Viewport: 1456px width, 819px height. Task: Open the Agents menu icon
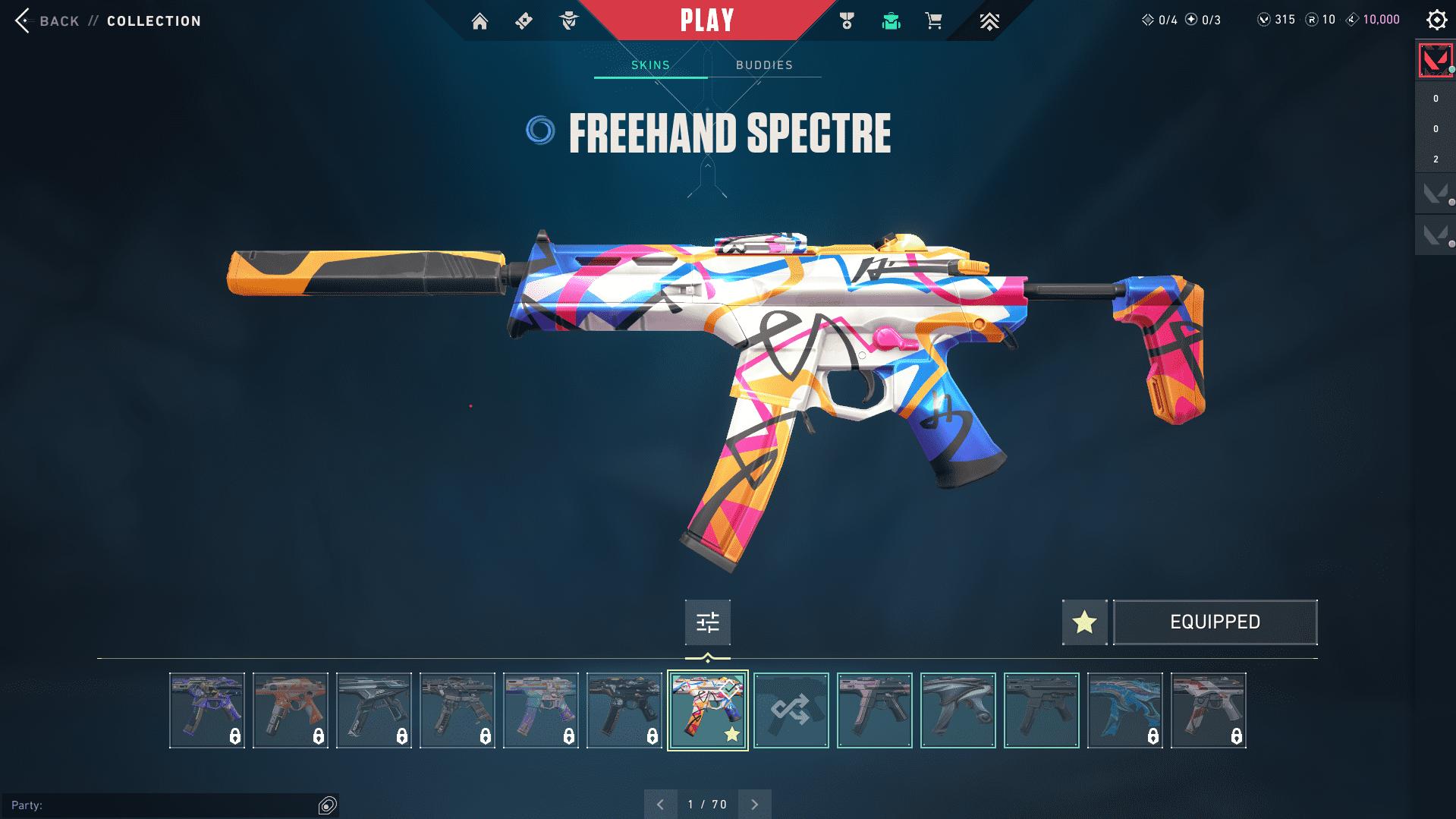[568, 21]
